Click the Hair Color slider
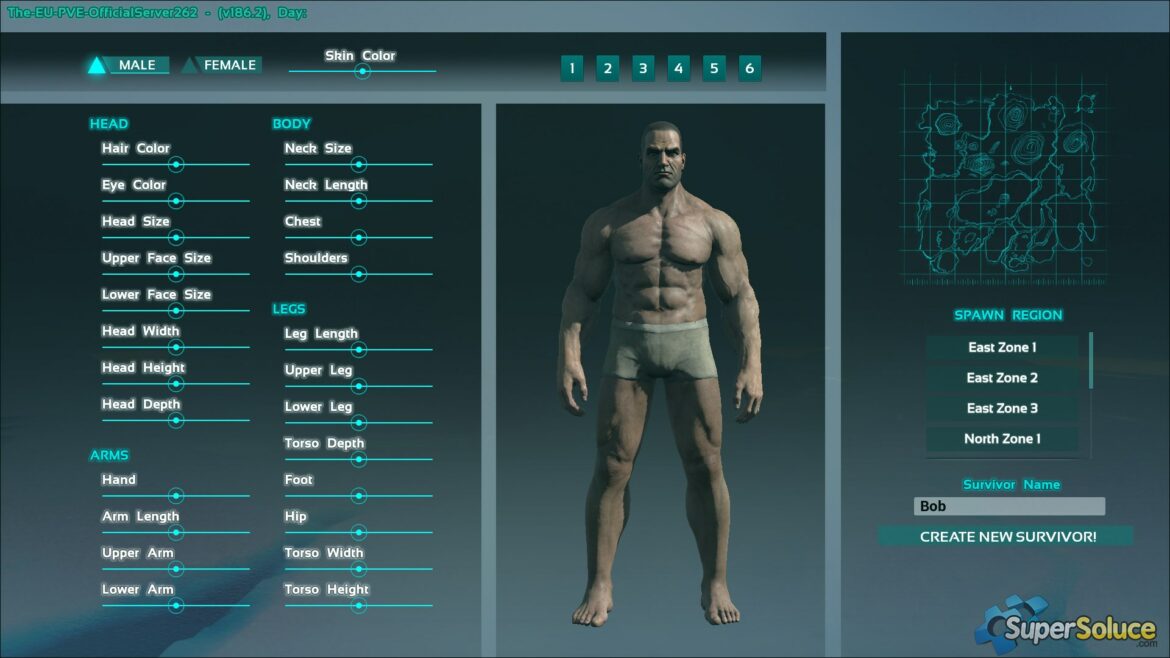This screenshot has width=1170, height=658. [x=176, y=164]
